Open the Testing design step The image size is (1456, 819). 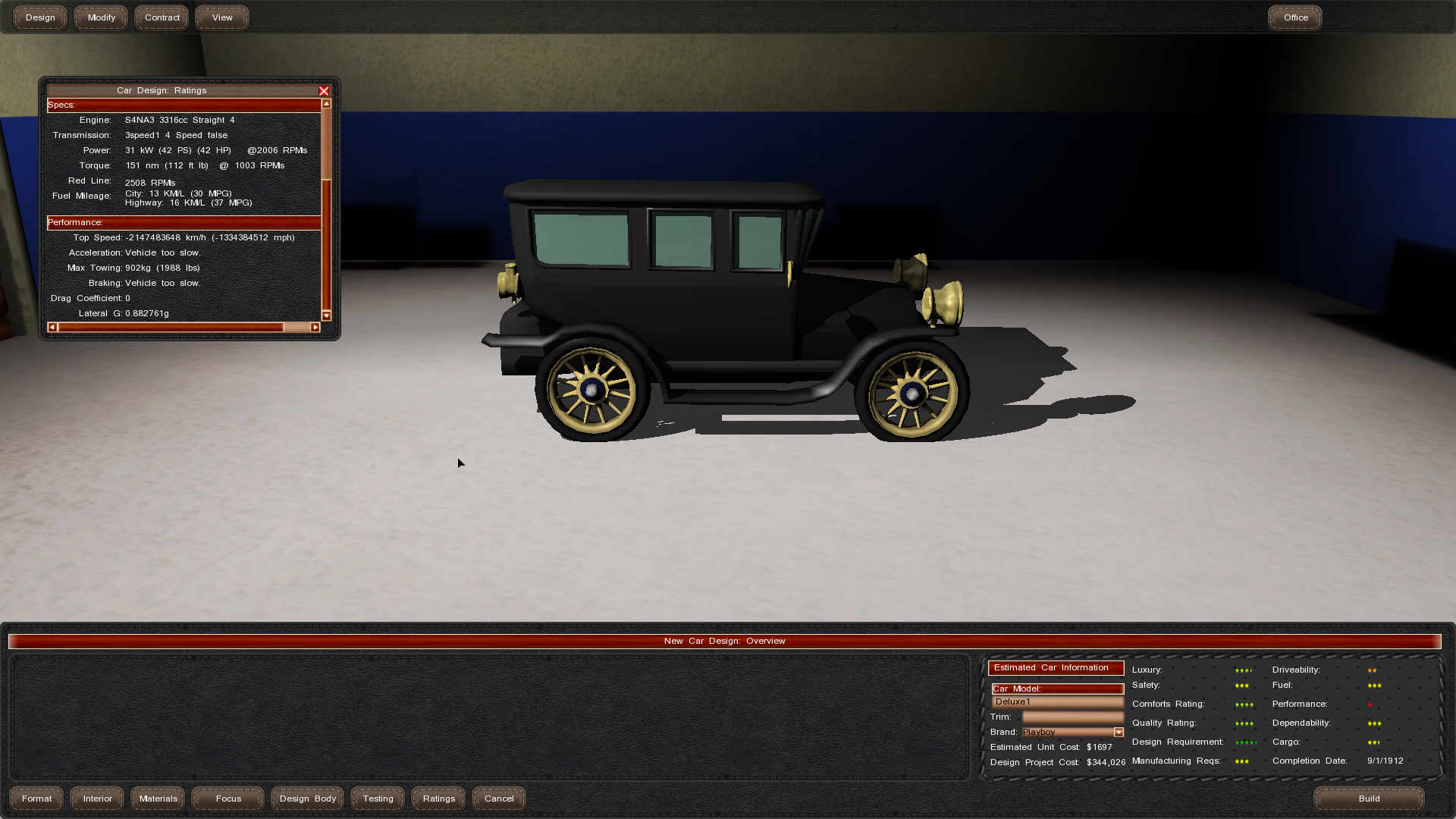tap(378, 799)
